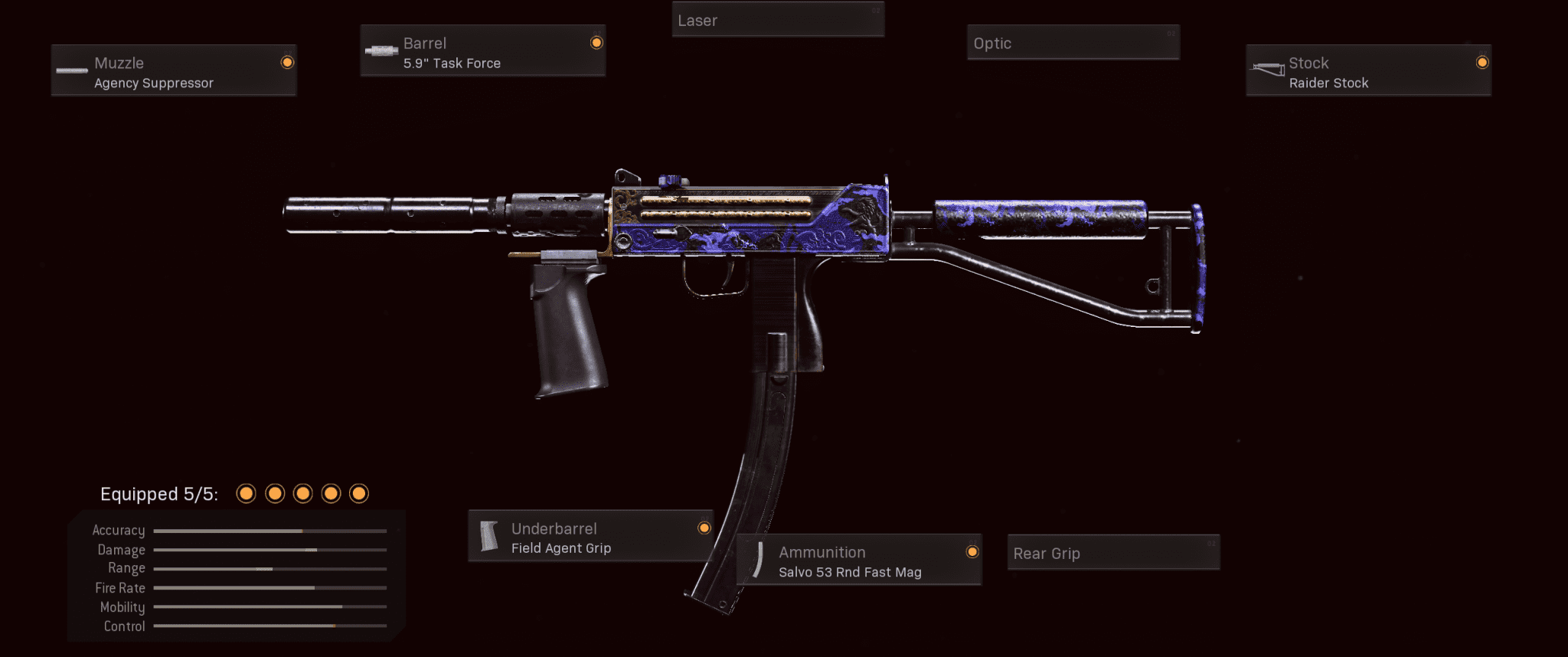The width and height of the screenshot is (1568, 657).
Task: Open the empty Laser attachment slot
Action: [777, 20]
